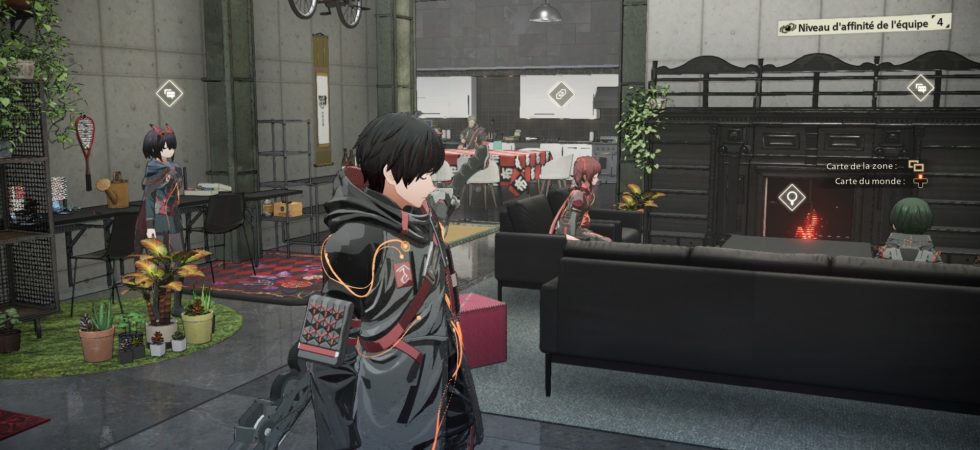Select the chat bubble marker above the black railing
Image resolution: width=980 pixels, height=450 pixels.
[x=920, y=88]
